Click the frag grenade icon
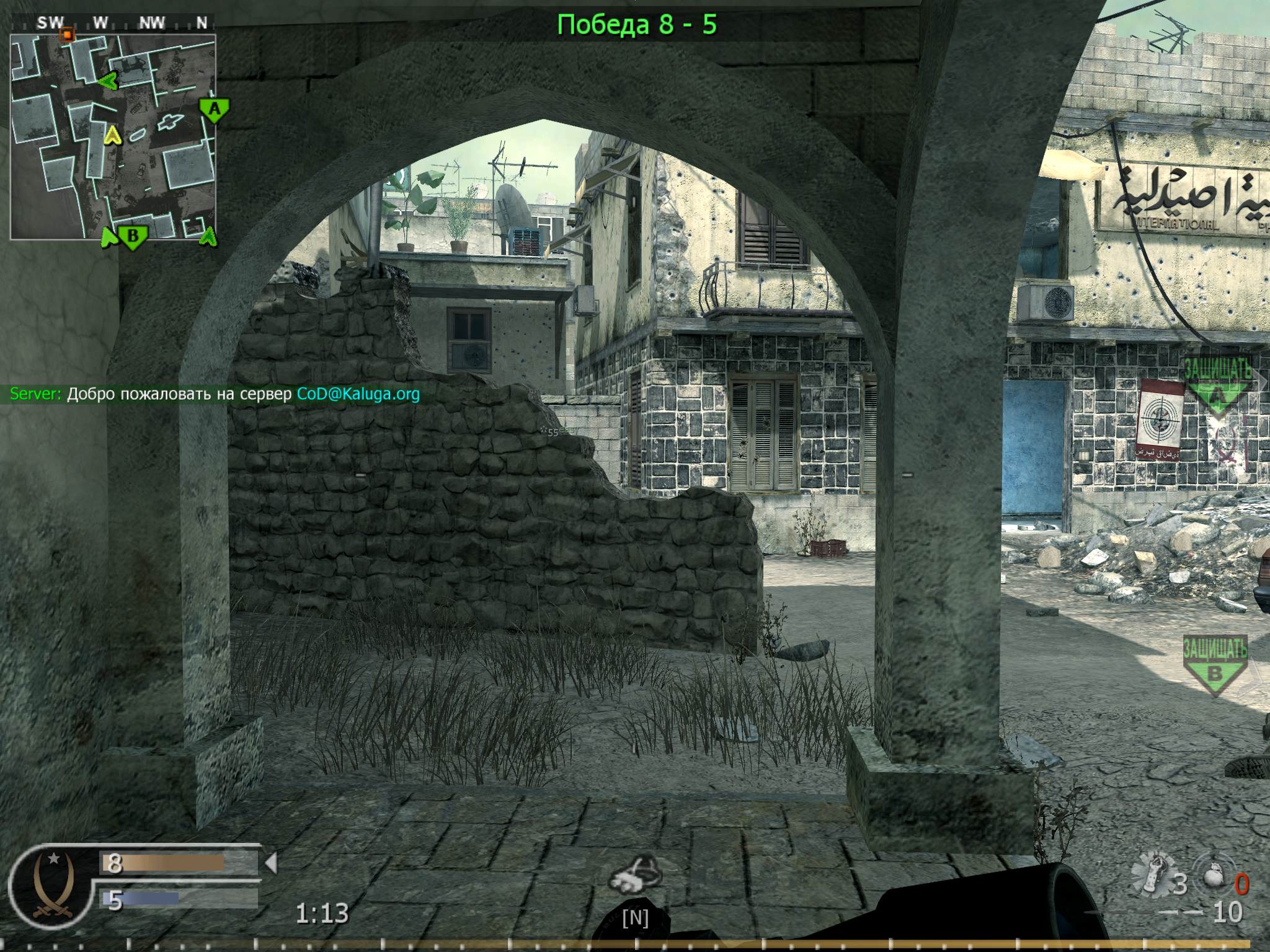Image resolution: width=1270 pixels, height=952 pixels. tap(1215, 876)
